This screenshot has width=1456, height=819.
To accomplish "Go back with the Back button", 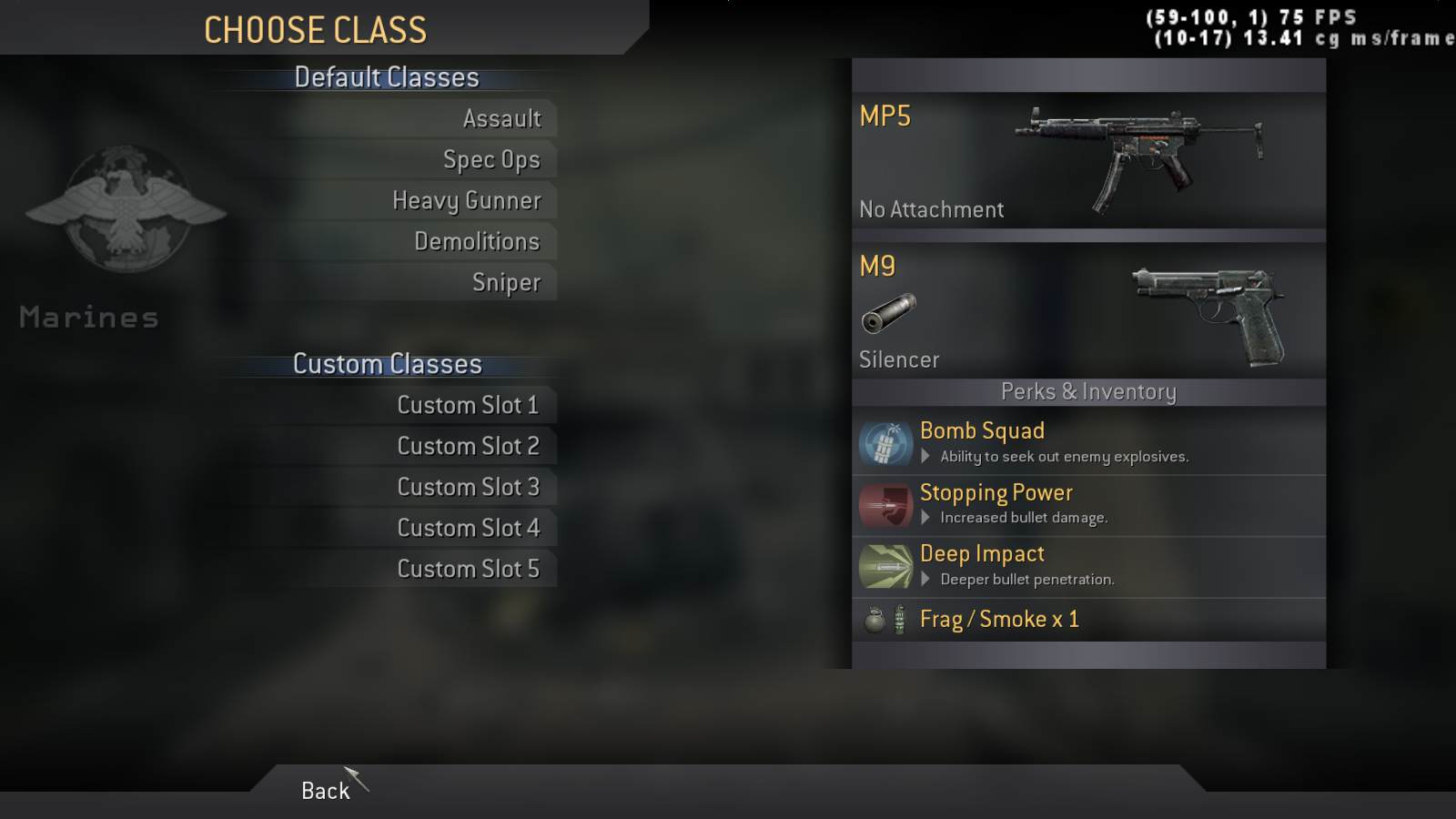I will pyautogui.click(x=325, y=790).
